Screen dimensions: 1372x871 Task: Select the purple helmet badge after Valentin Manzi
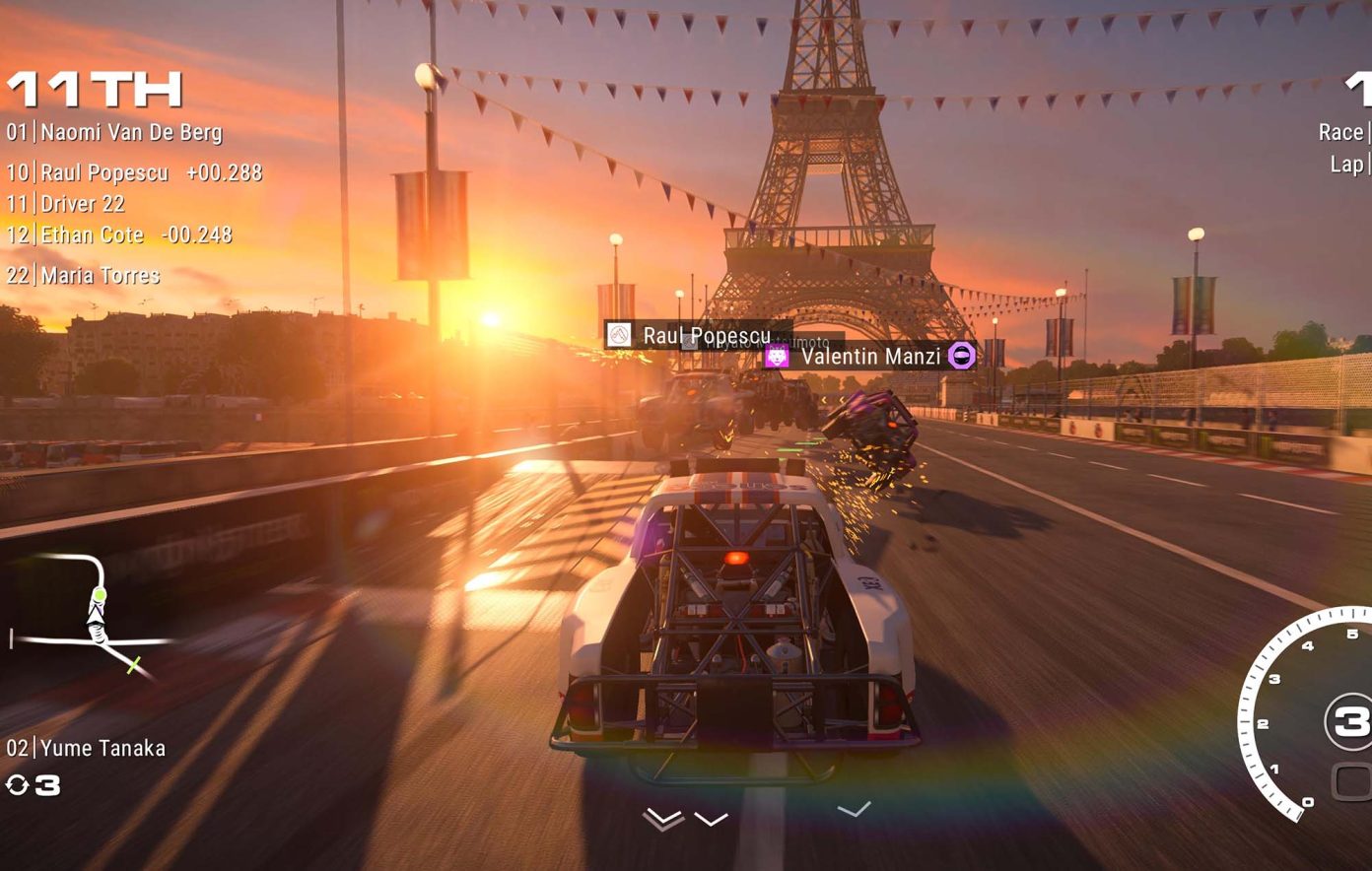pyautogui.click(x=961, y=357)
